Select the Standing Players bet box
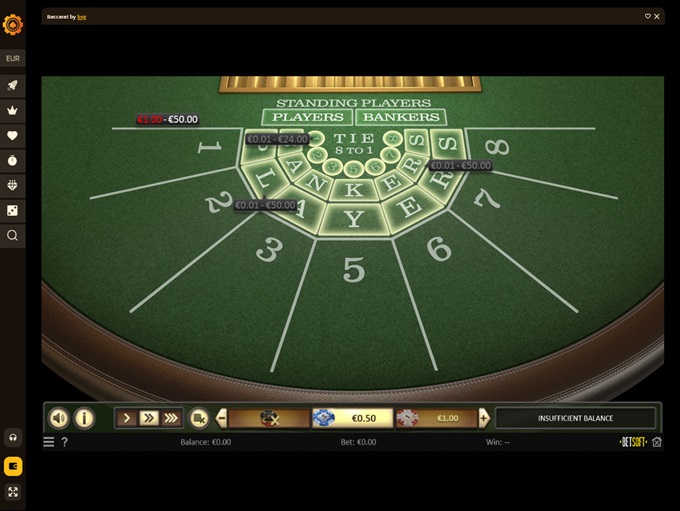680x511 pixels. (x=309, y=117)
